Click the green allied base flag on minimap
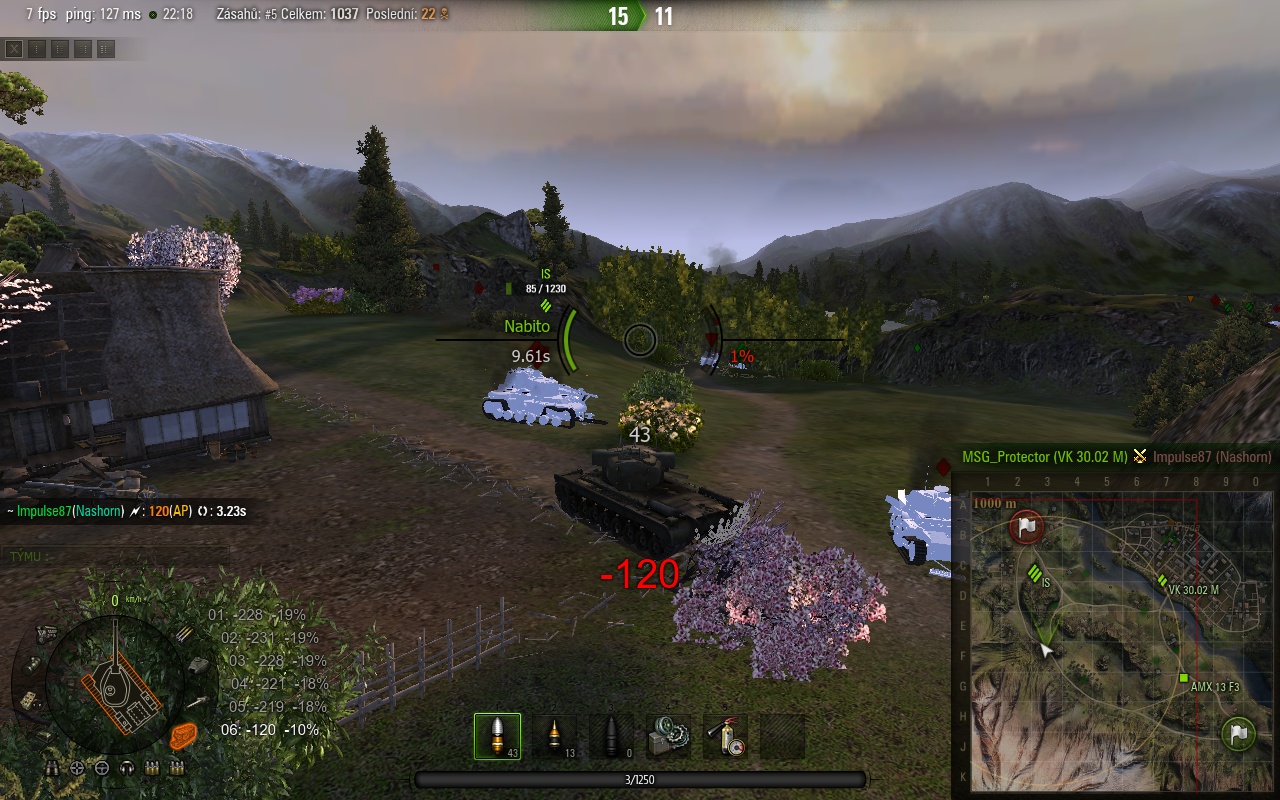 (x=1239, y=733)
